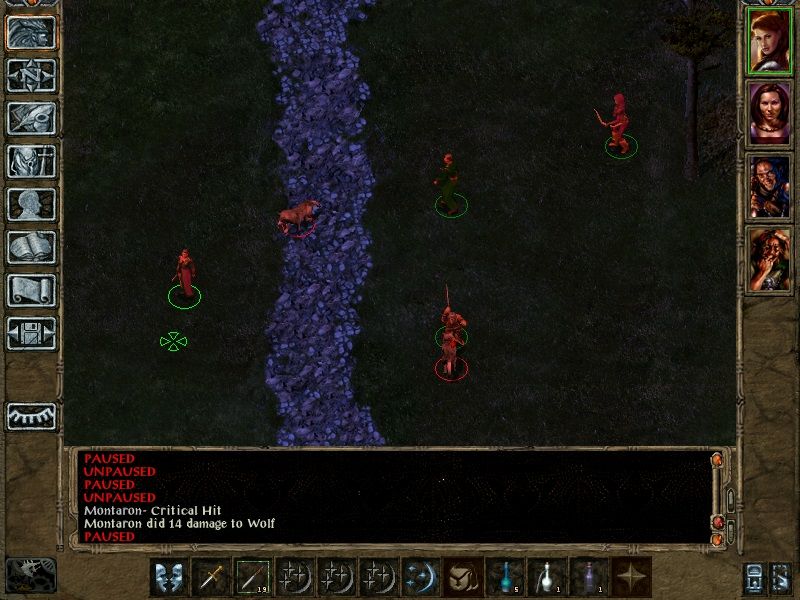Open the area map screen

[x=32, y=75]
